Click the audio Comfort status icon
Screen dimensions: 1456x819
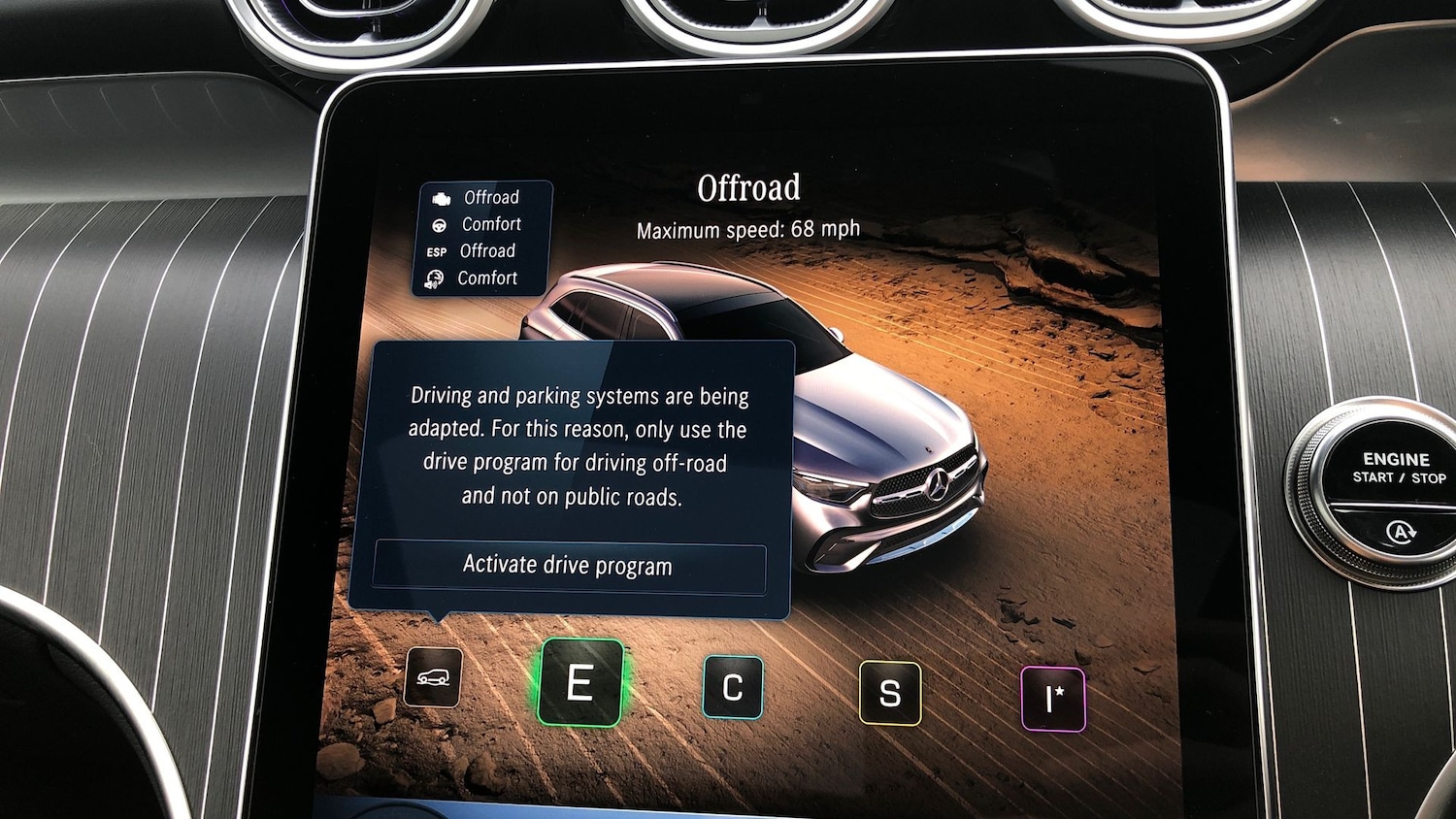[x=436, y=278]
